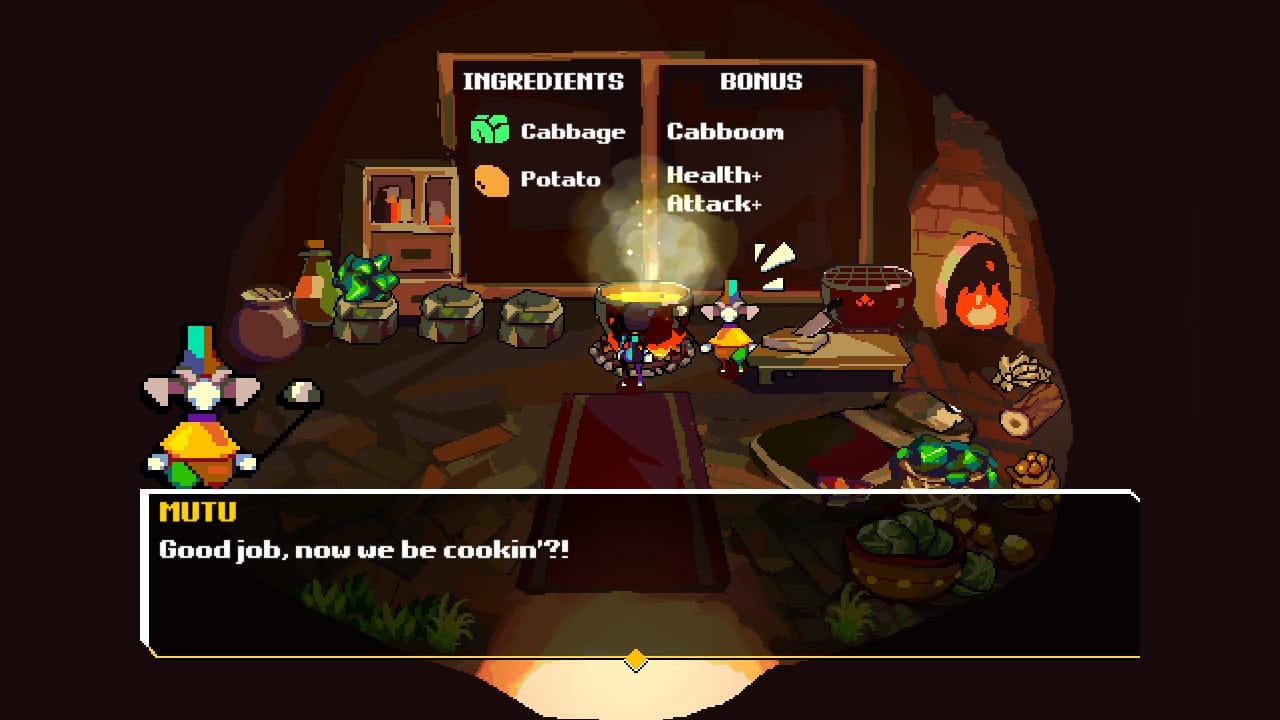The image size is (1280, 720).
Task: Click the Attack+ bonus text
Action: pos(714,205)
